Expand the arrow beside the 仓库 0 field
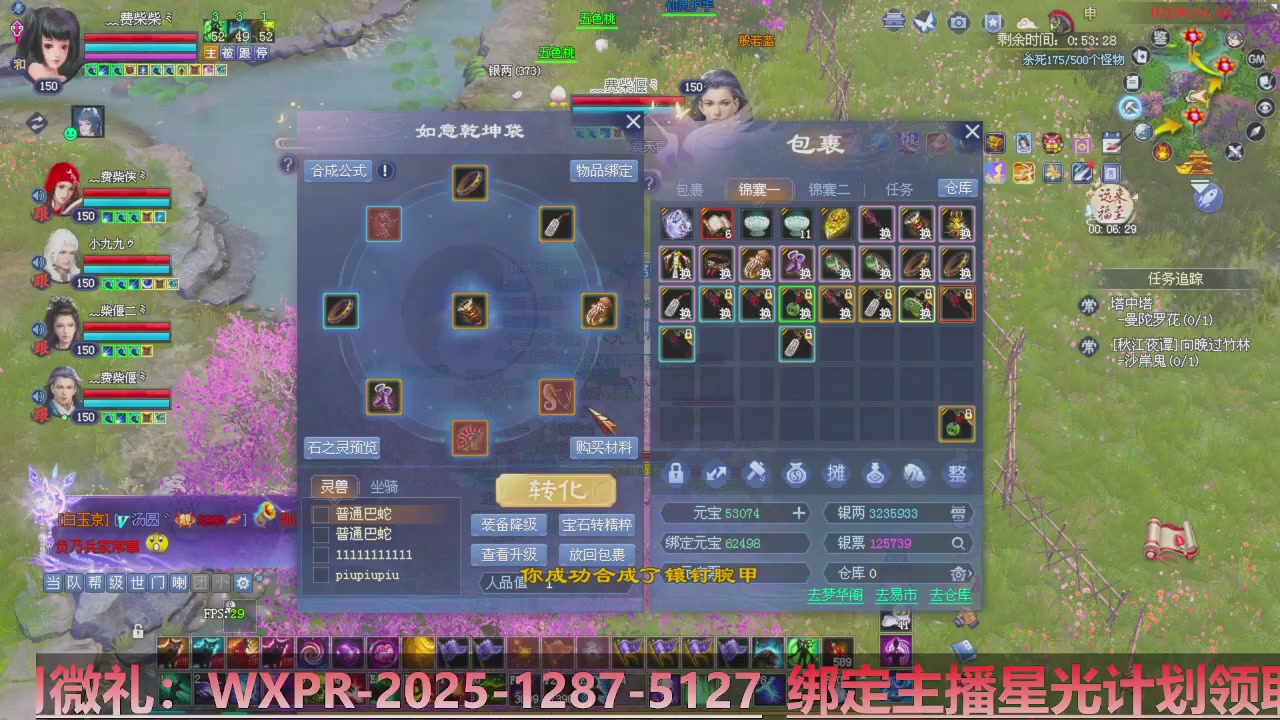The height and width of the screenshot is (720, 1280). 972,574
